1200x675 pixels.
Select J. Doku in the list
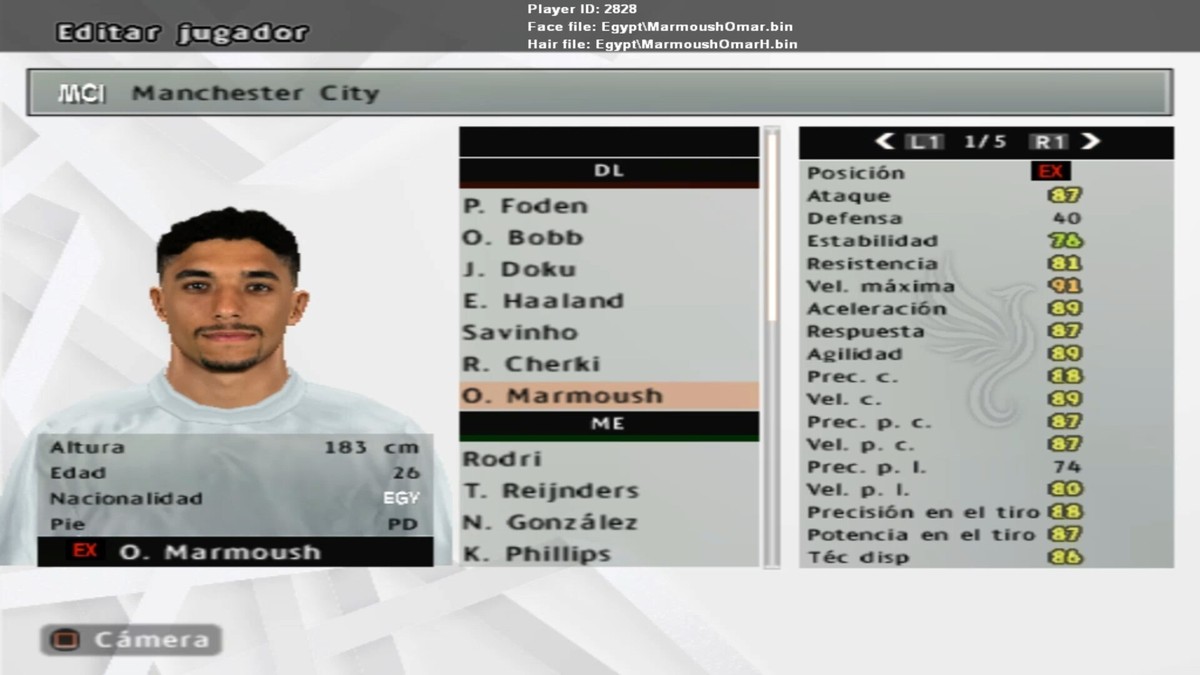pyautogui.click(x=608, y=269)
